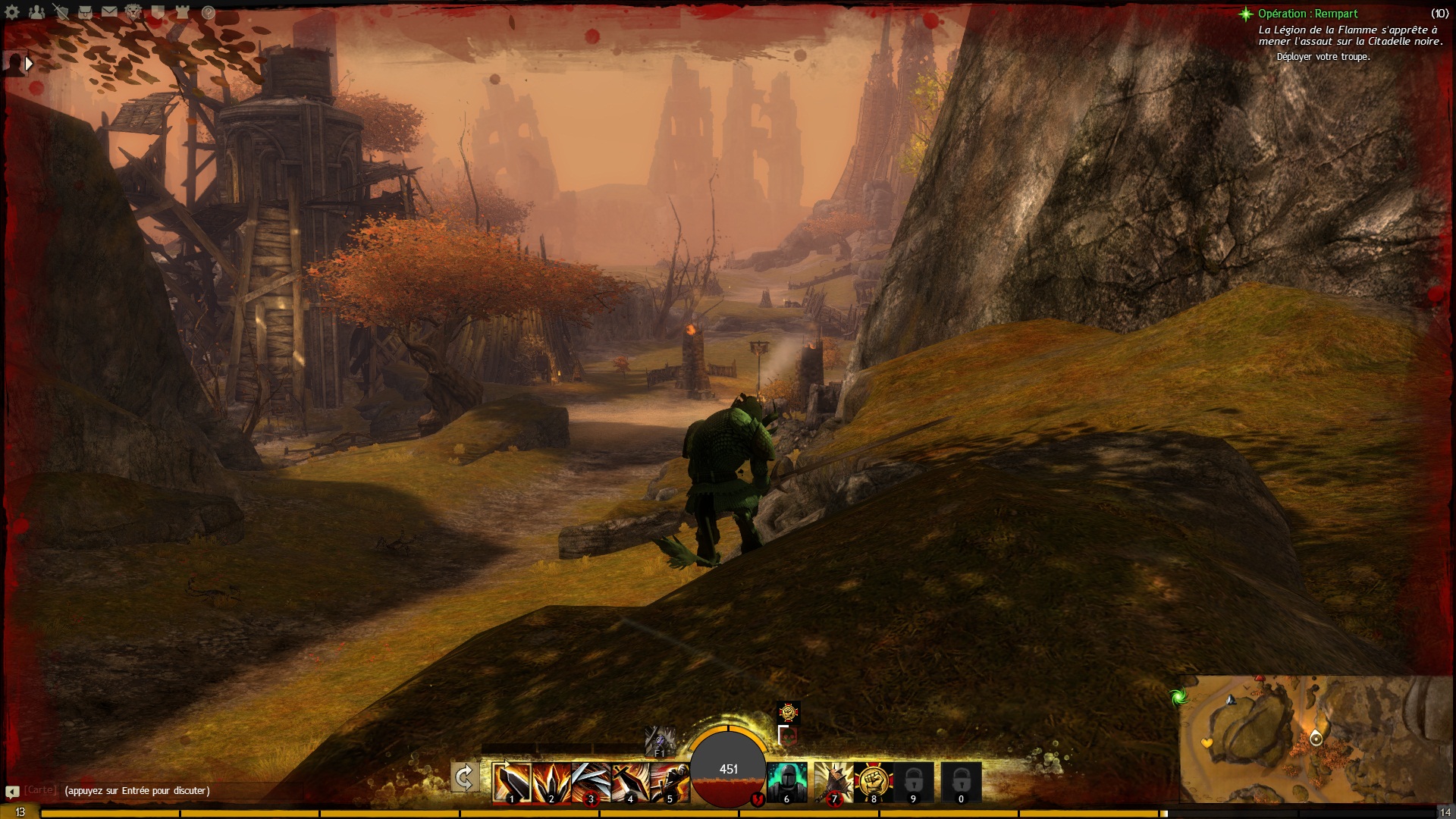Open the contacts and friends panel

(x=36, y=12)
